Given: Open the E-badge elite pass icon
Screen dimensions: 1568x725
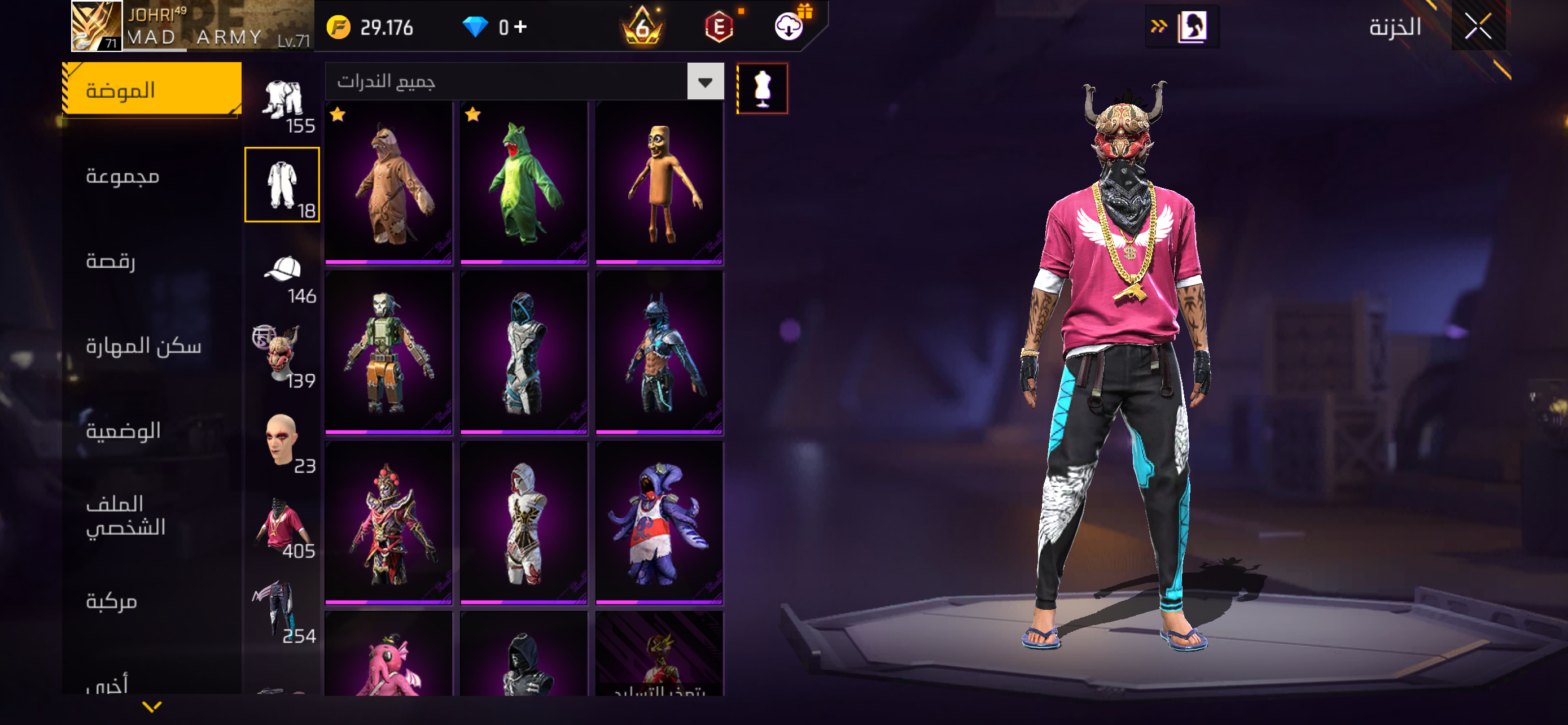Looking at the screenshot, I should pos(721,27).
